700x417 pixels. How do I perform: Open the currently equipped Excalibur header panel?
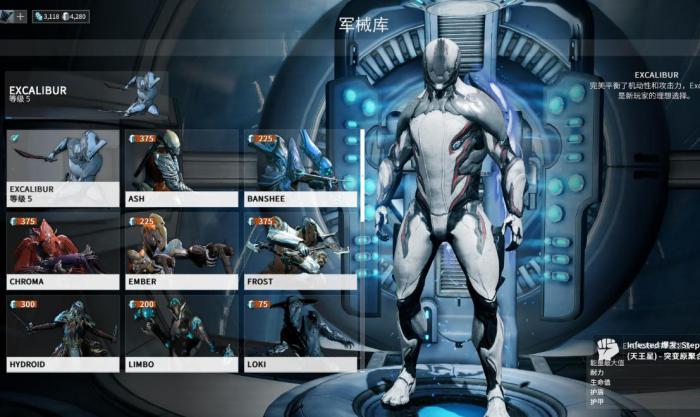pyautogui.click(x=85, y=97)
